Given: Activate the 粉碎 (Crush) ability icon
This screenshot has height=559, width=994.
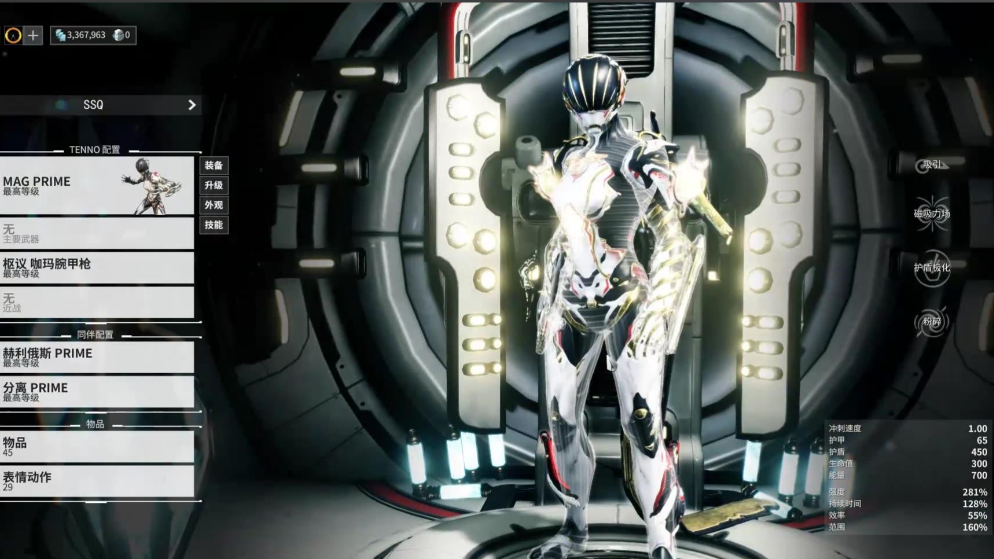Looking at the screenshot, I should (x=931, y=321).
